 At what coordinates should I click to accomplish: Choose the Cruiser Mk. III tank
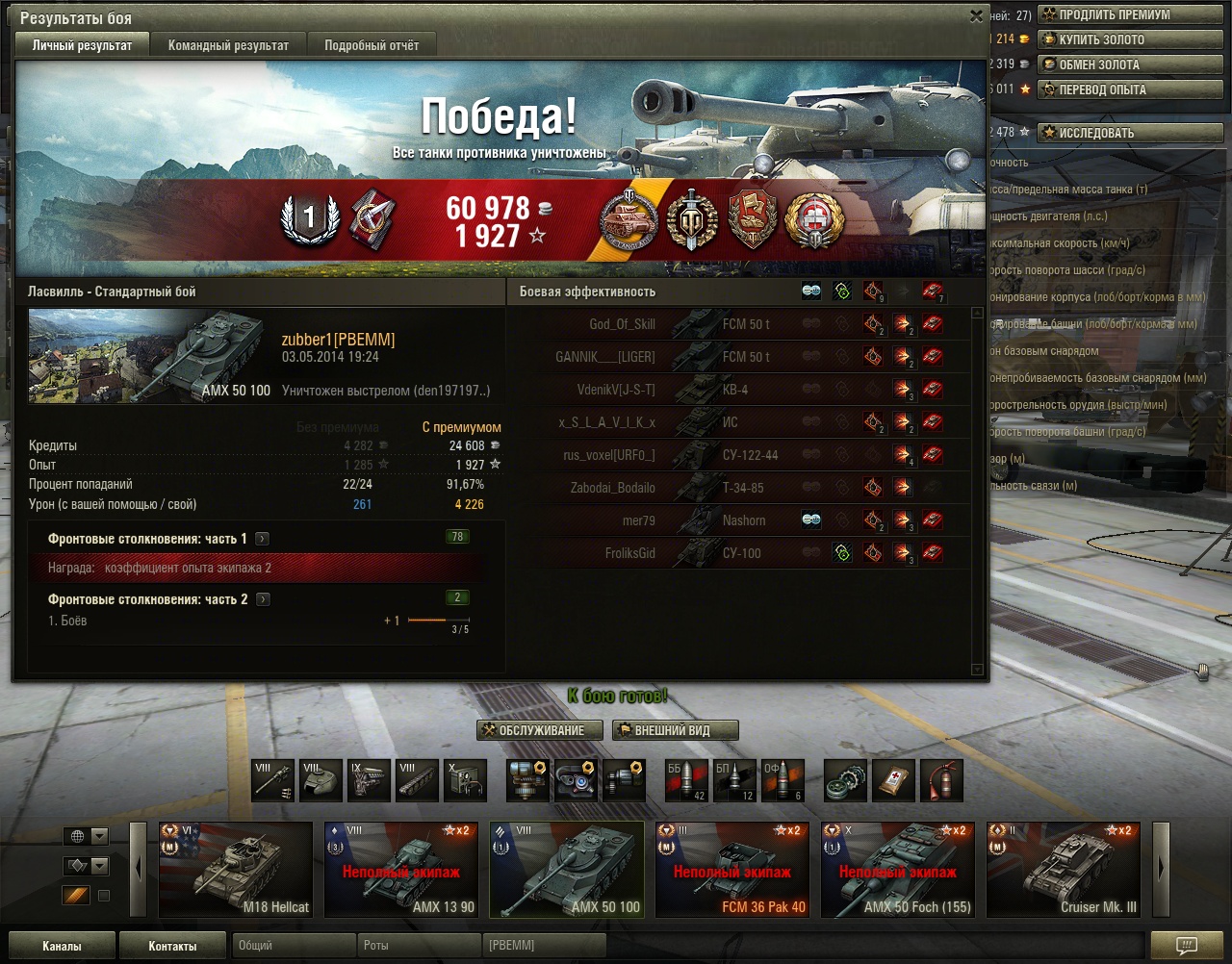click(x=1064, y=869)
